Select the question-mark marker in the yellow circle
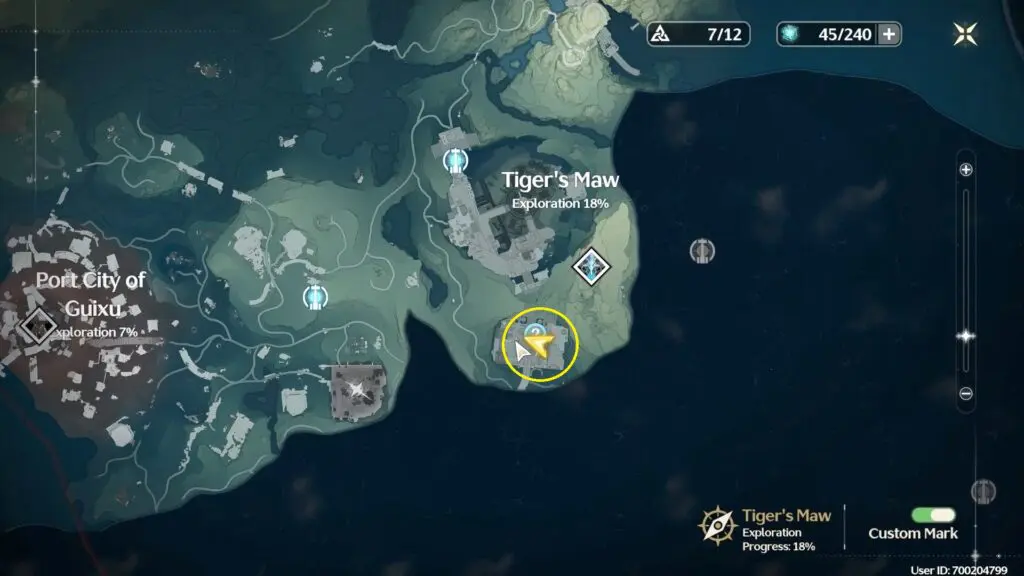 click(x=535, y=332)
